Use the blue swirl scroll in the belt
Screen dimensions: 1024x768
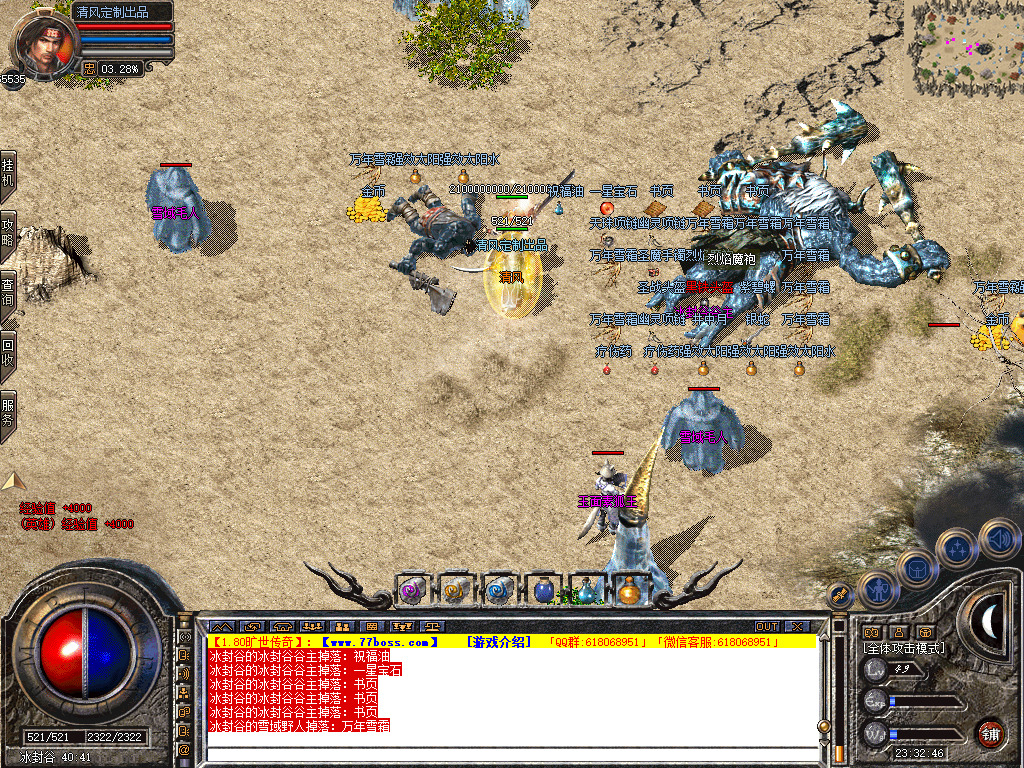(500, 590)
